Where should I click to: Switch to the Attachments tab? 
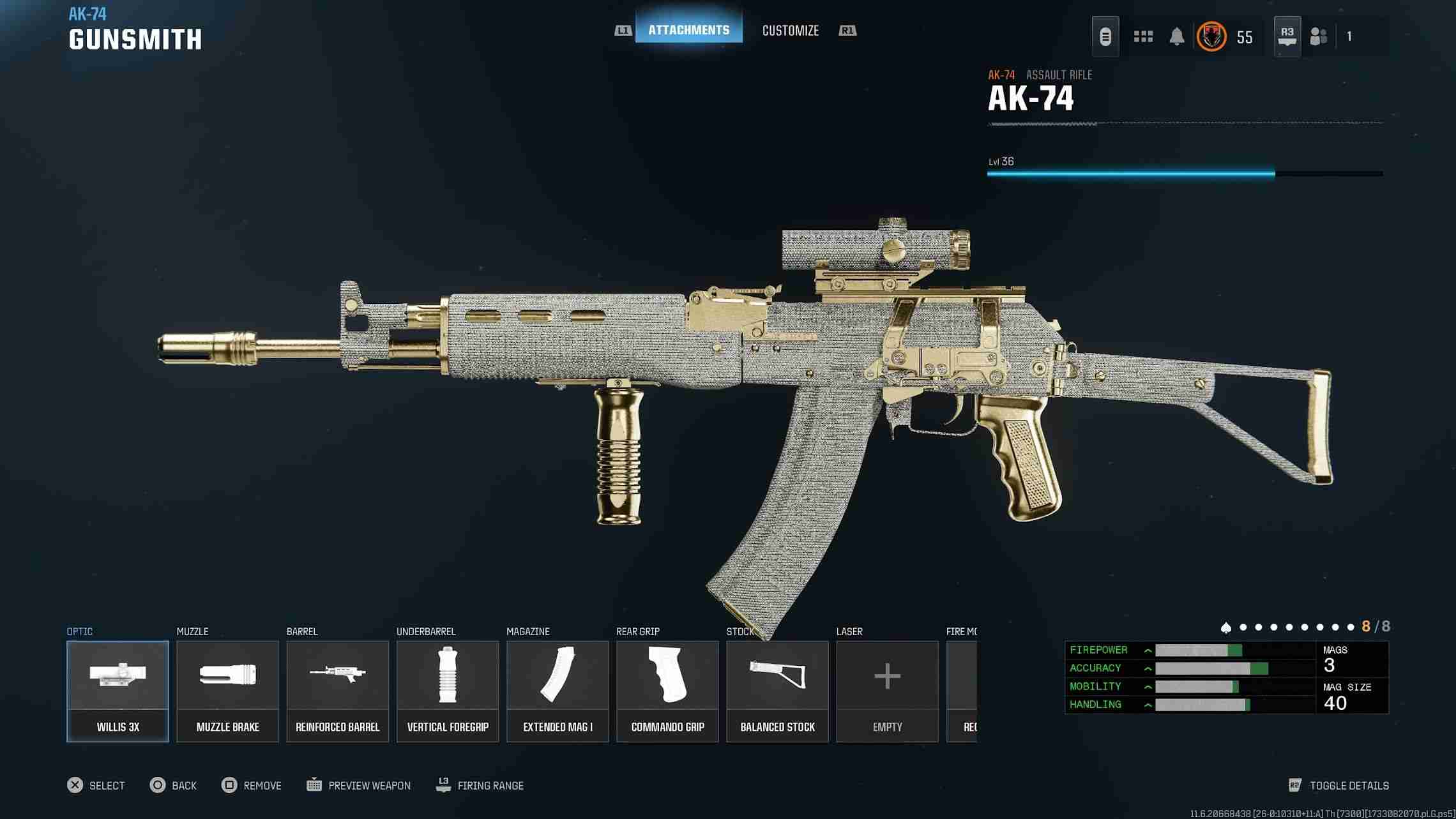(x=688, y=29)
